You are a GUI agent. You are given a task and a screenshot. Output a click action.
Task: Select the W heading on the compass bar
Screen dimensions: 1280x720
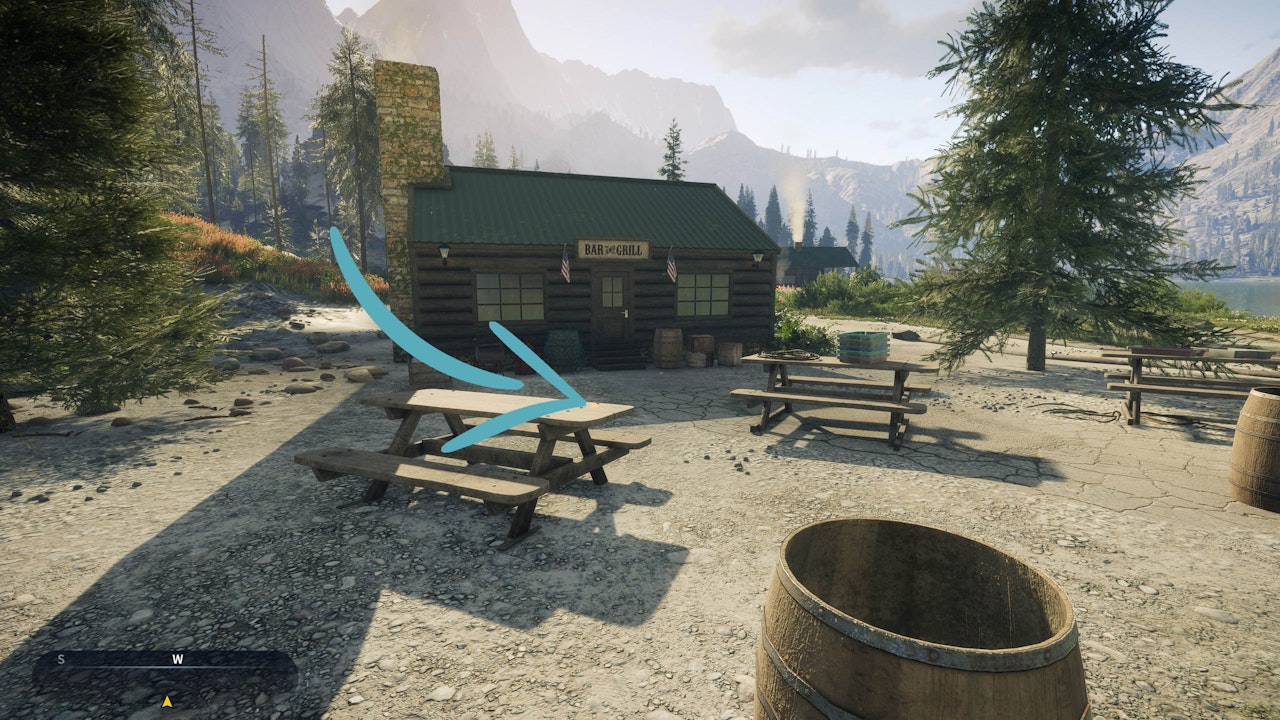[x=179, y=660]
